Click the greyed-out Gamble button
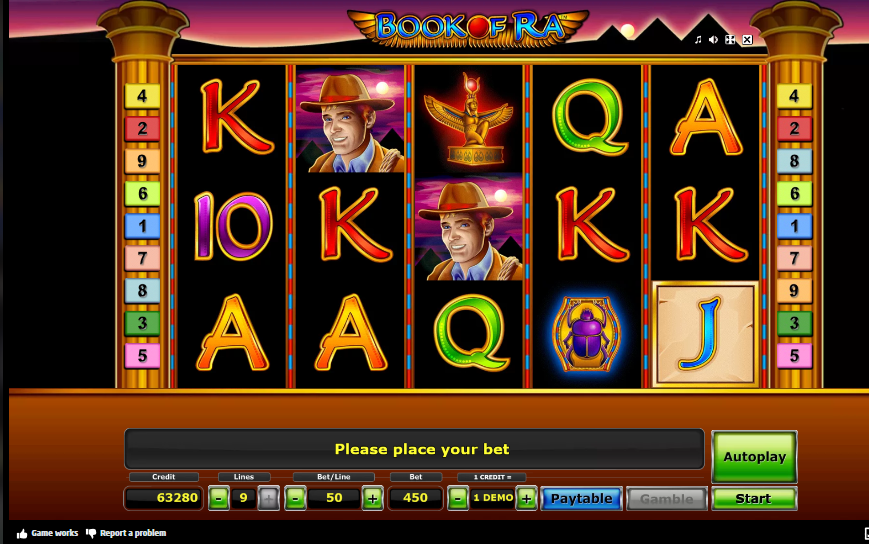869x544 pixels. coord(666,498)
